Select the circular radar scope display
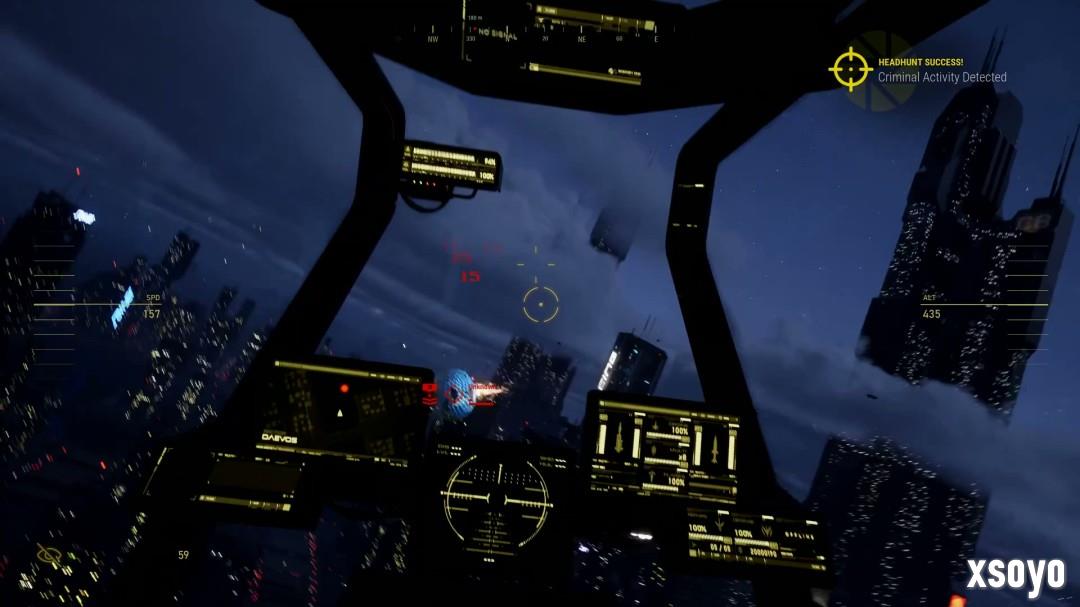The image size is (1080, 607). pos(496,497)
